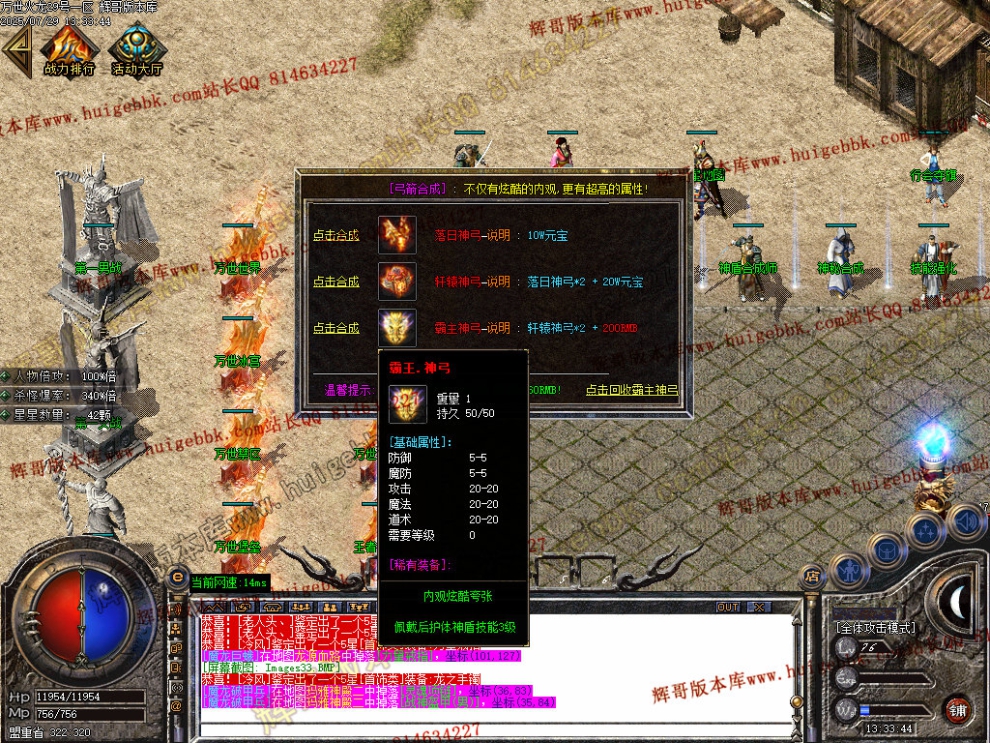The height and width of the screenshot is (743, 990).
Task: Select the golden 霸主神弓 icon in the list
Action: [x=397, y=328]
